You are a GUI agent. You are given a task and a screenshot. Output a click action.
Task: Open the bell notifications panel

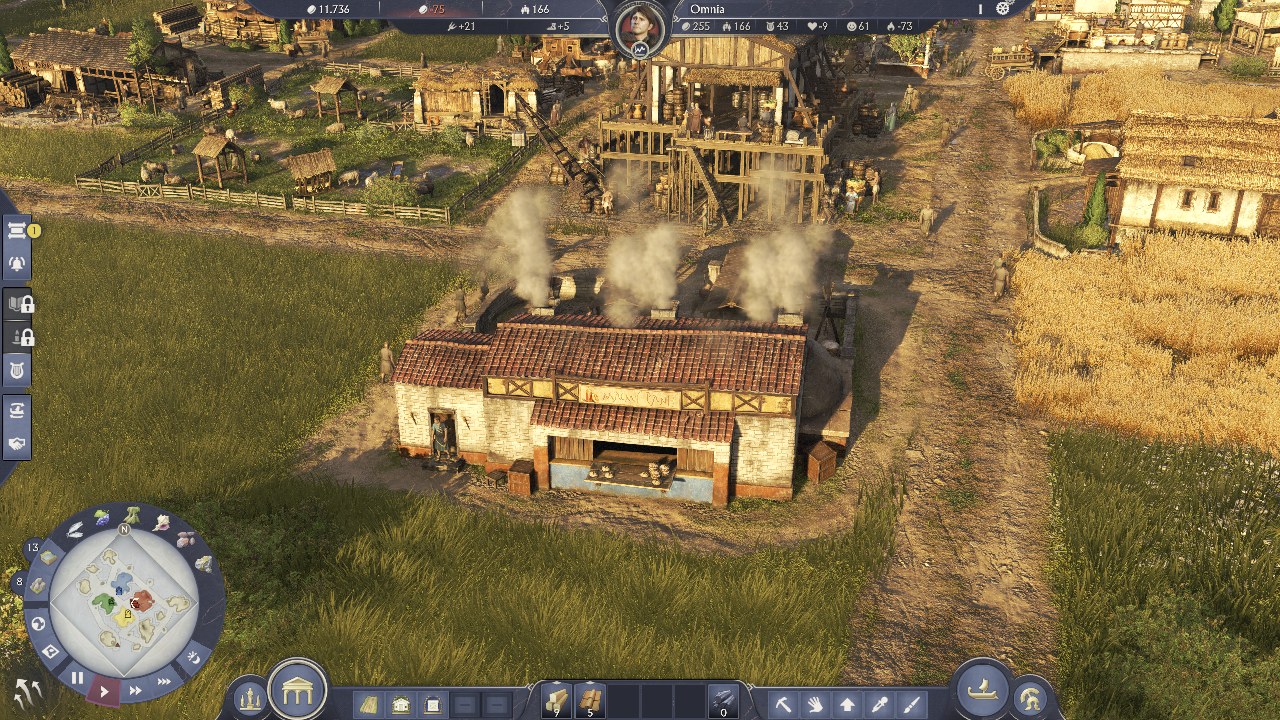click(x=17, y=263)
